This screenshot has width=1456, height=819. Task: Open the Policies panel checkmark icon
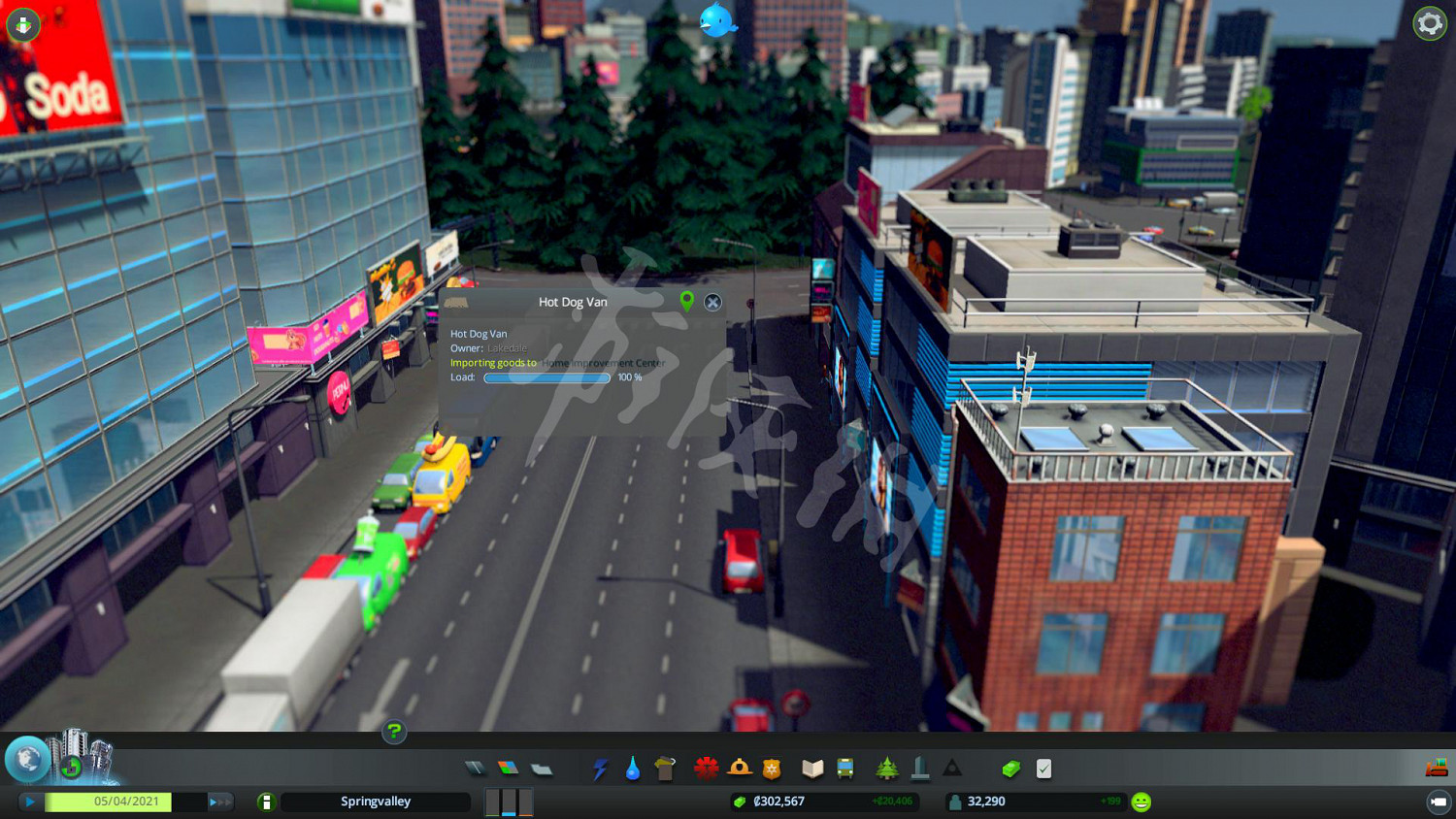pos(1042,768)
